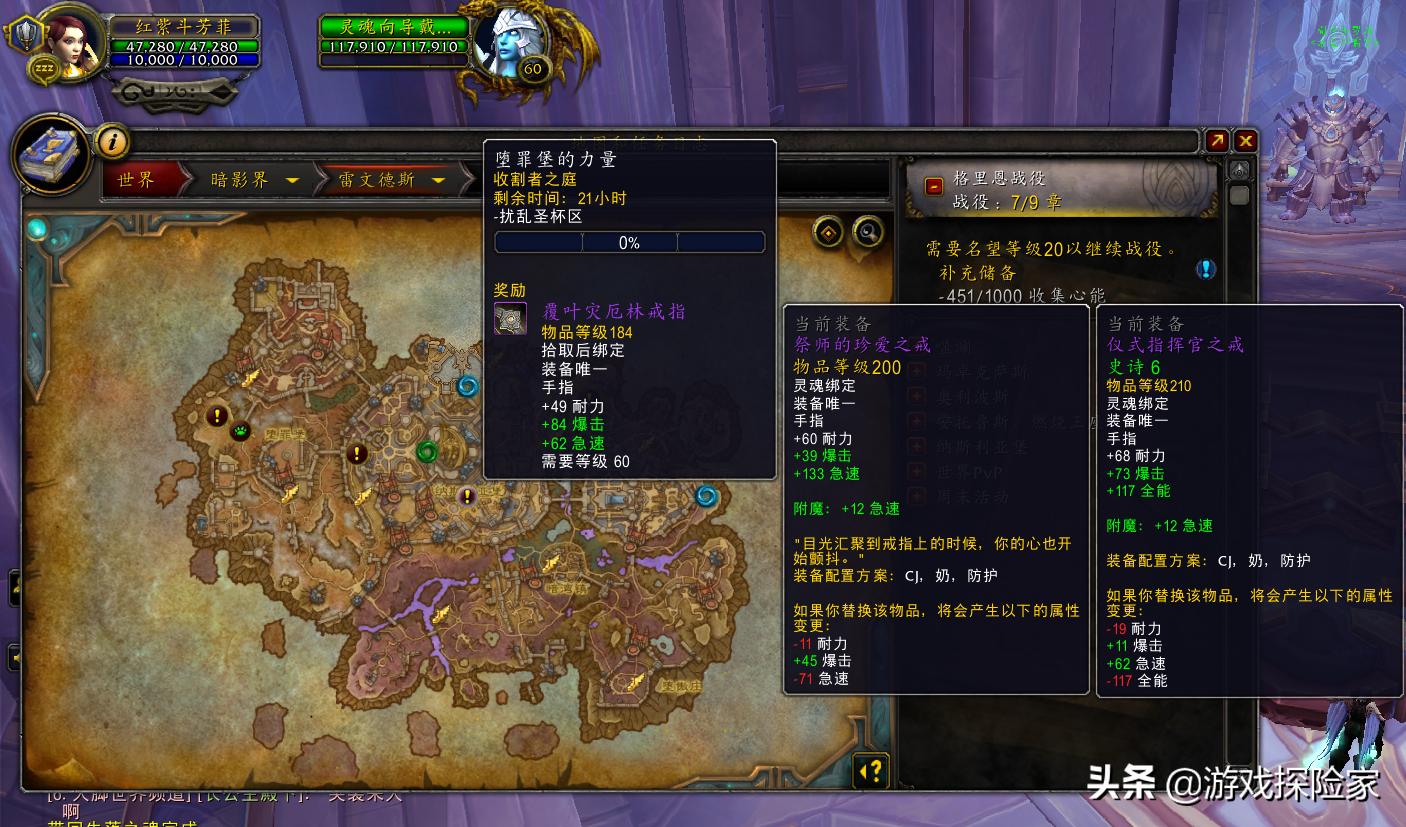Close the map and quest log window
Screen dimensions: 1406x827
point(1245,141)
